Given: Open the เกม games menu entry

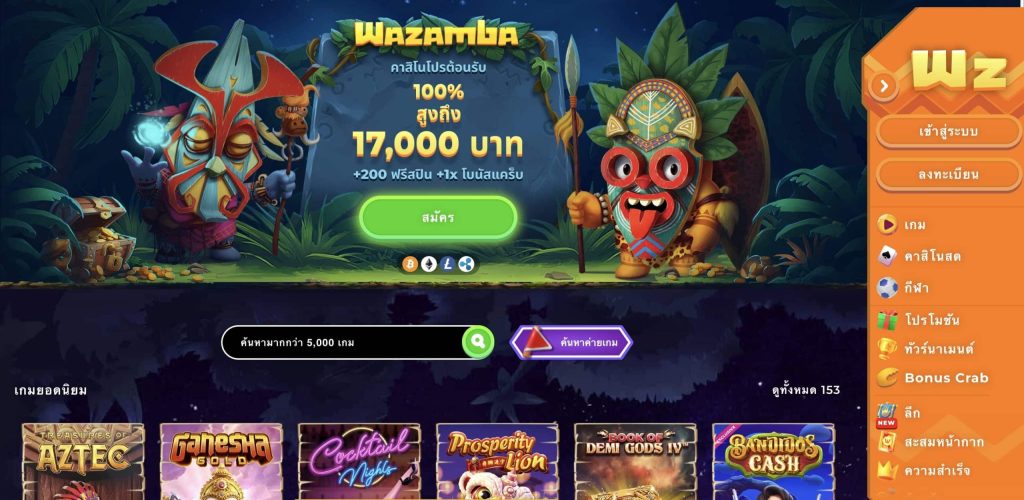Looking at the screenshot, I should click(914, 224).
